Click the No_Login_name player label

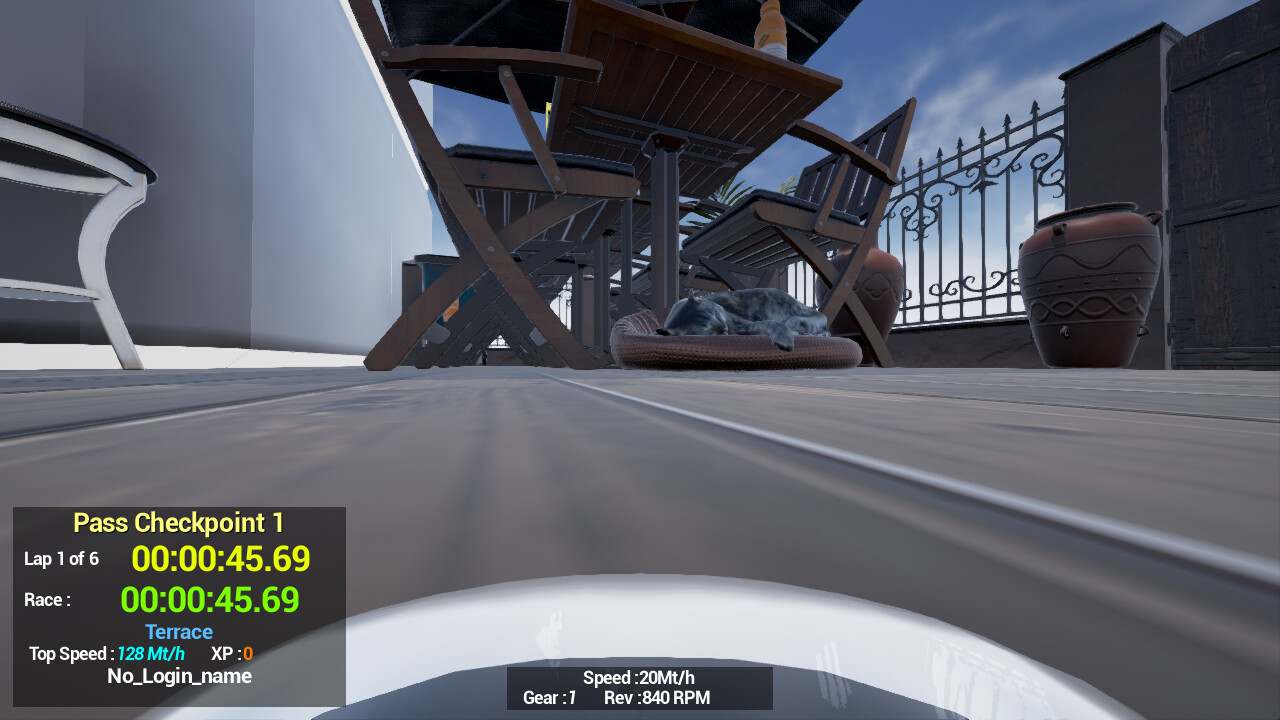point(180,676)
